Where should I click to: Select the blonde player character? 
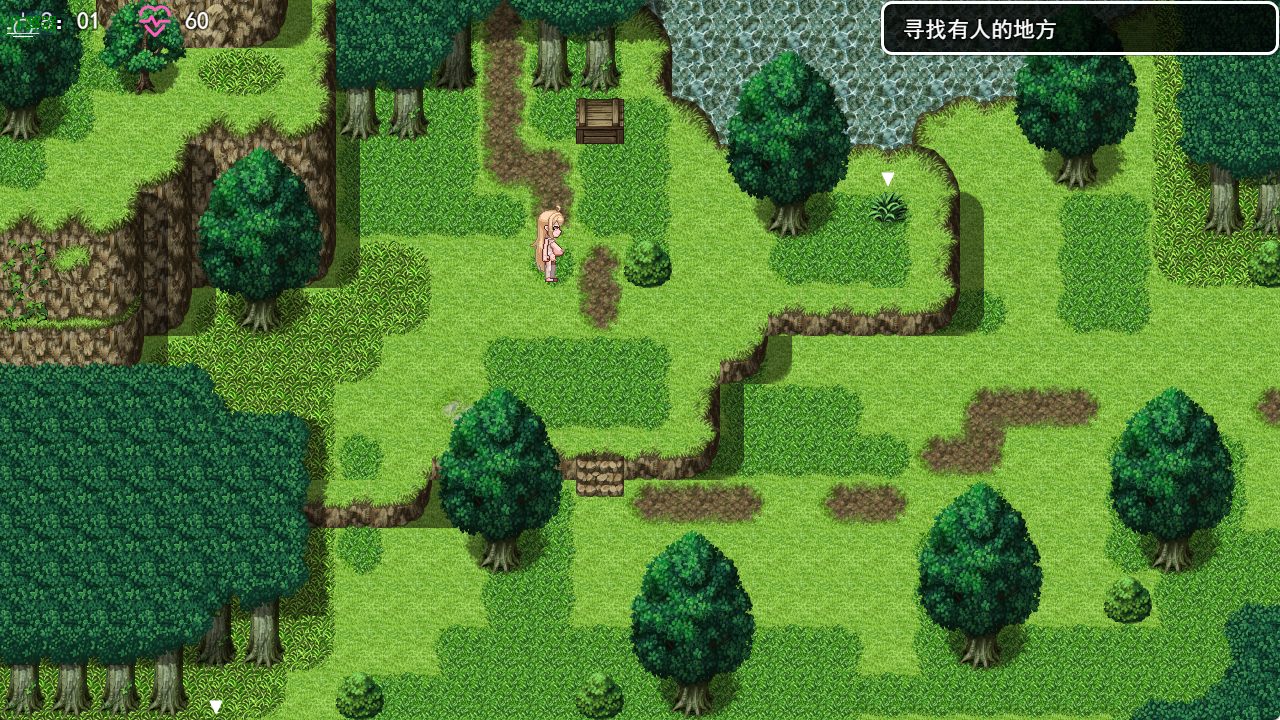[549, 245]
